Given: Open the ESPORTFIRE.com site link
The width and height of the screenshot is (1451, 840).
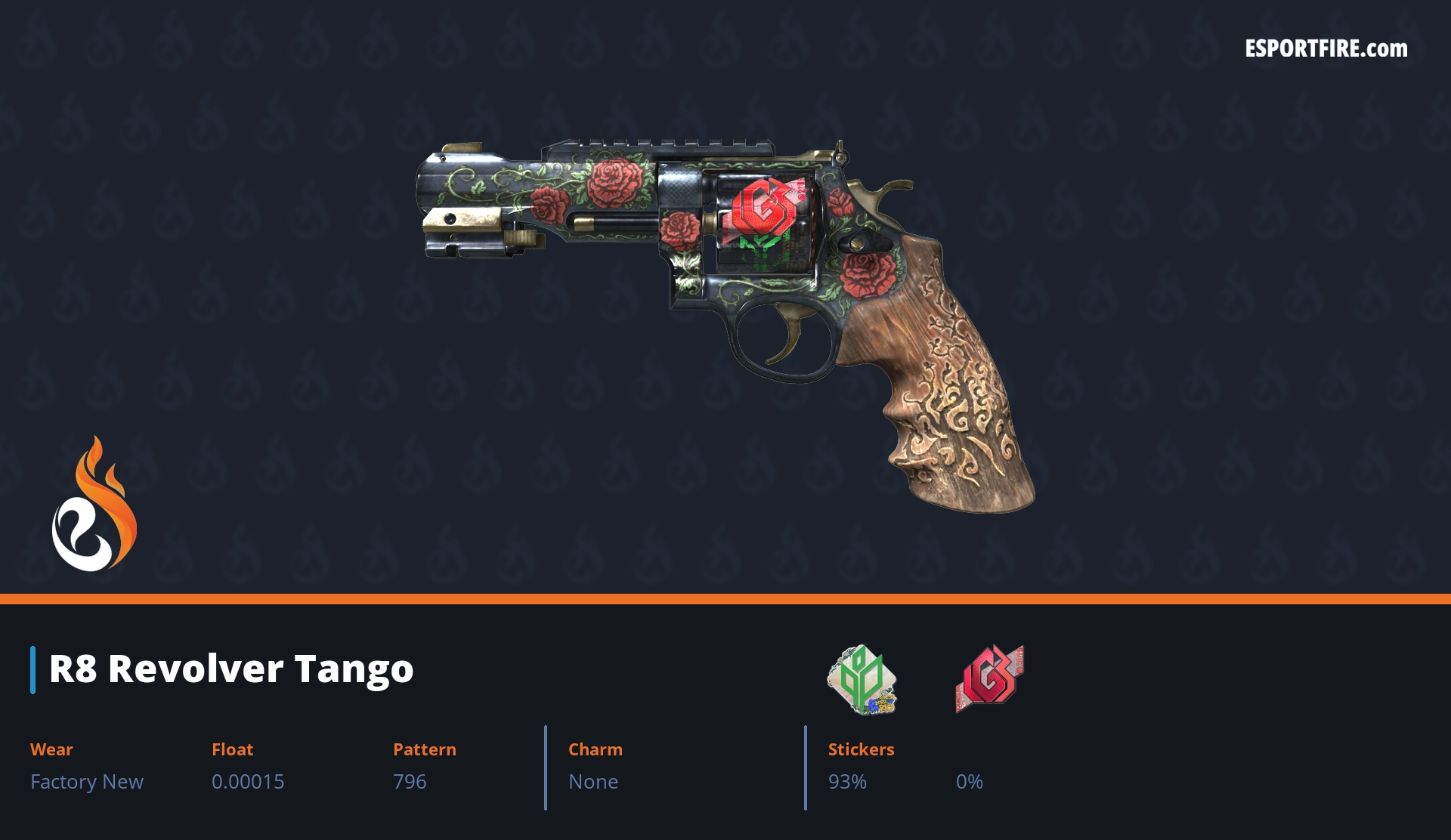Looking at the screenshot, I should coord(1326,49).
